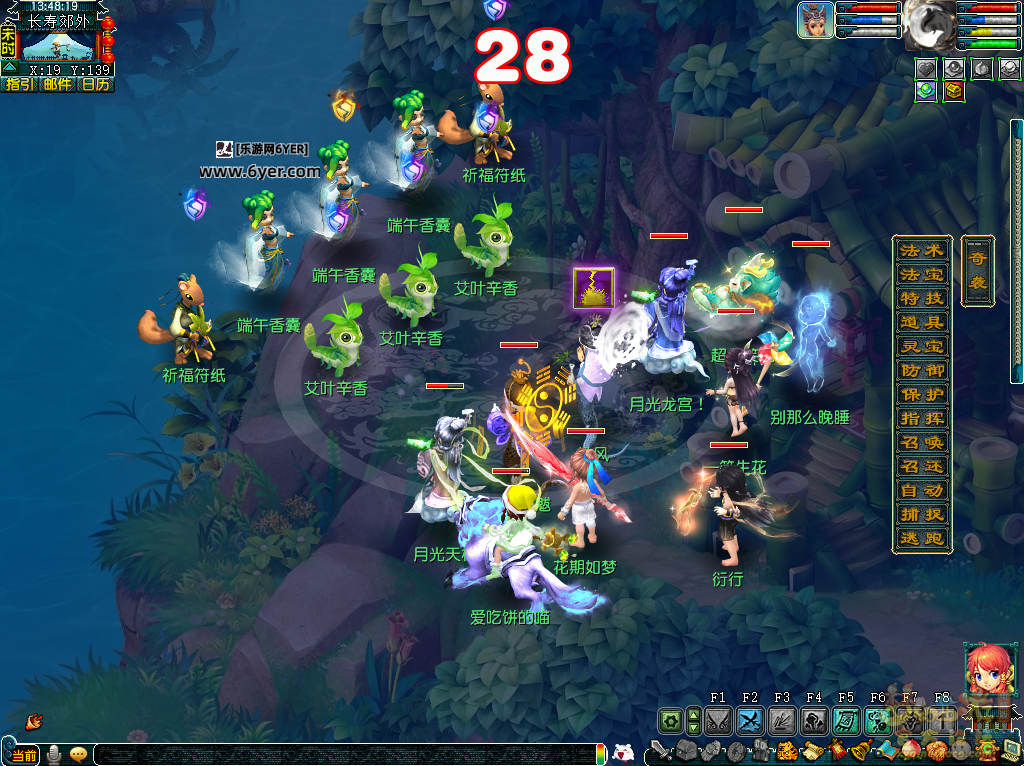Image resolution: width=1024 pixels, height=766 pixels.
Task: Choose the 法宝 battle command
Action: point(921,274)
